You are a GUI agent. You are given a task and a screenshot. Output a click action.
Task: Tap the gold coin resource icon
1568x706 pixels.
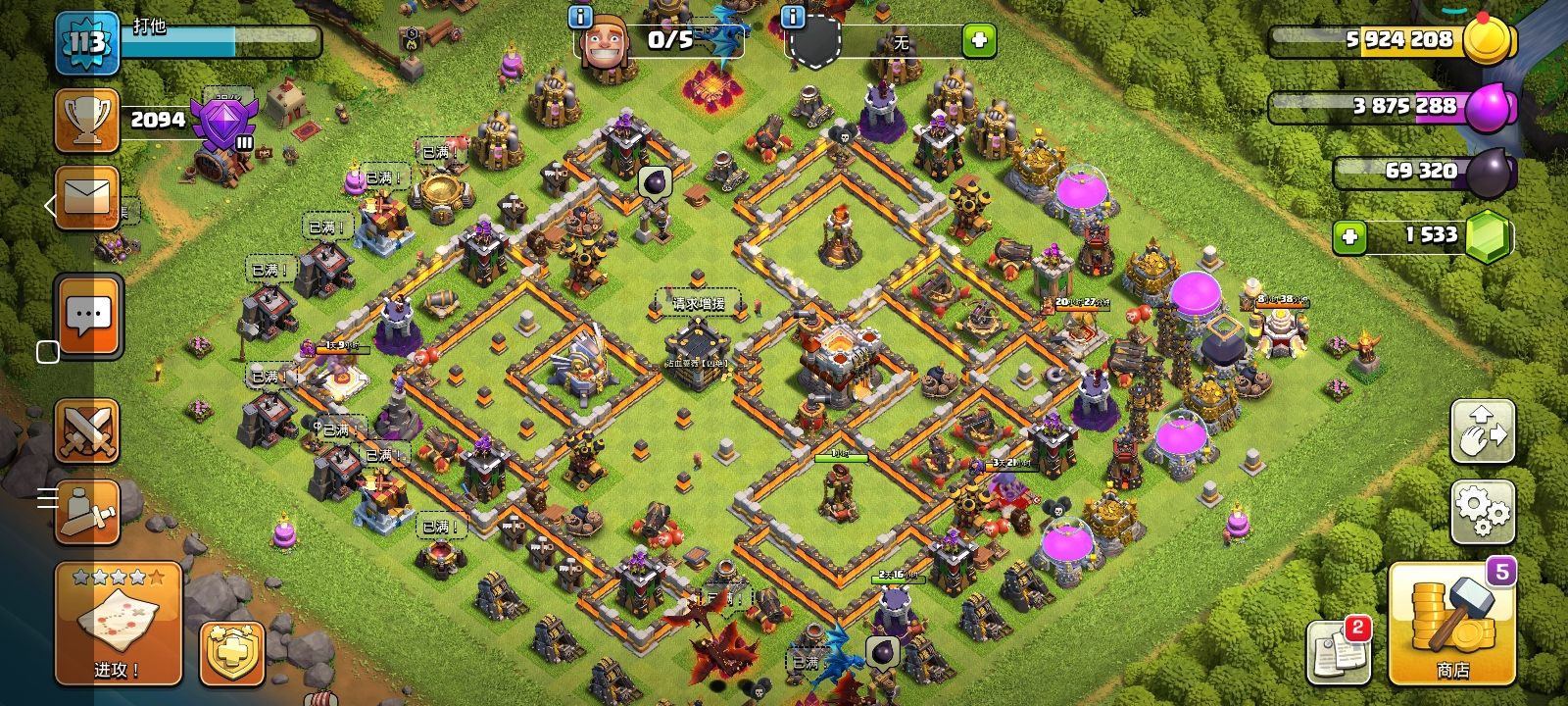tap(1488, 41)
